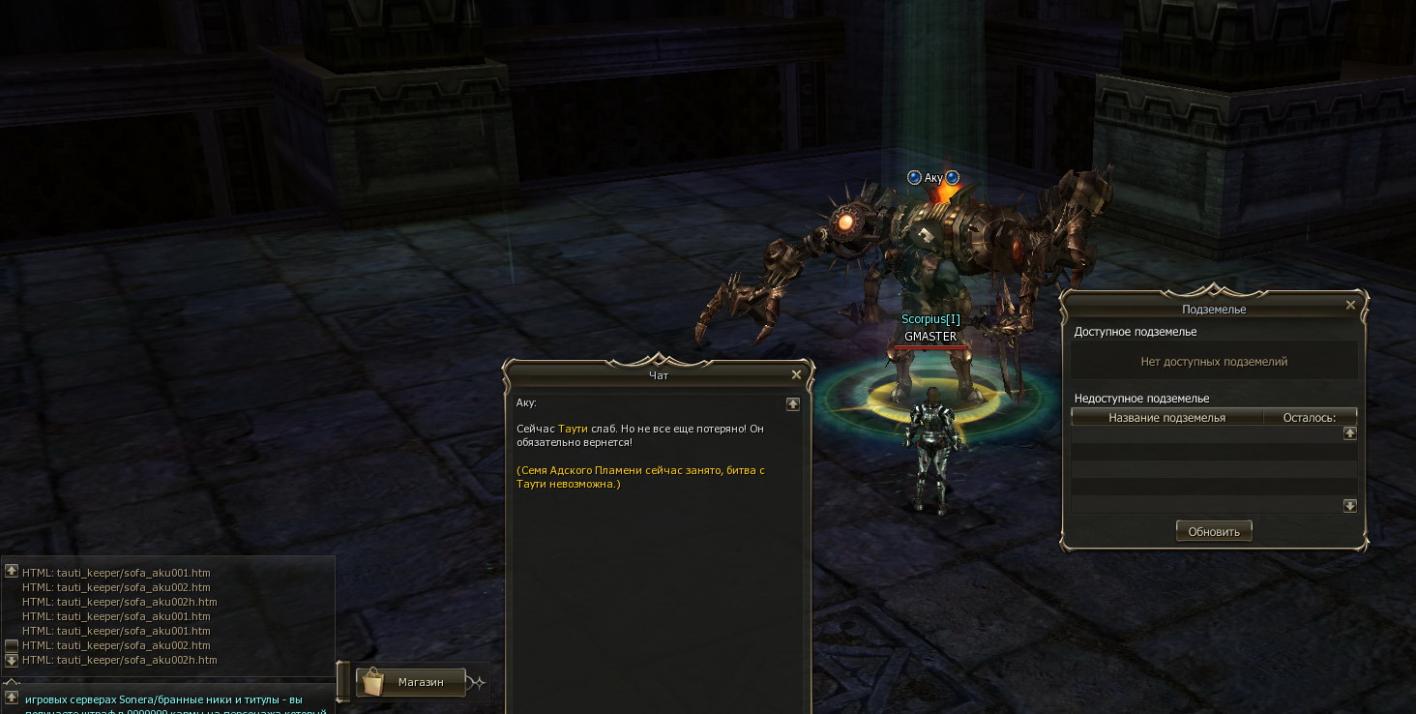
Task: Close the Чат dialogue window
Action: 796,375
